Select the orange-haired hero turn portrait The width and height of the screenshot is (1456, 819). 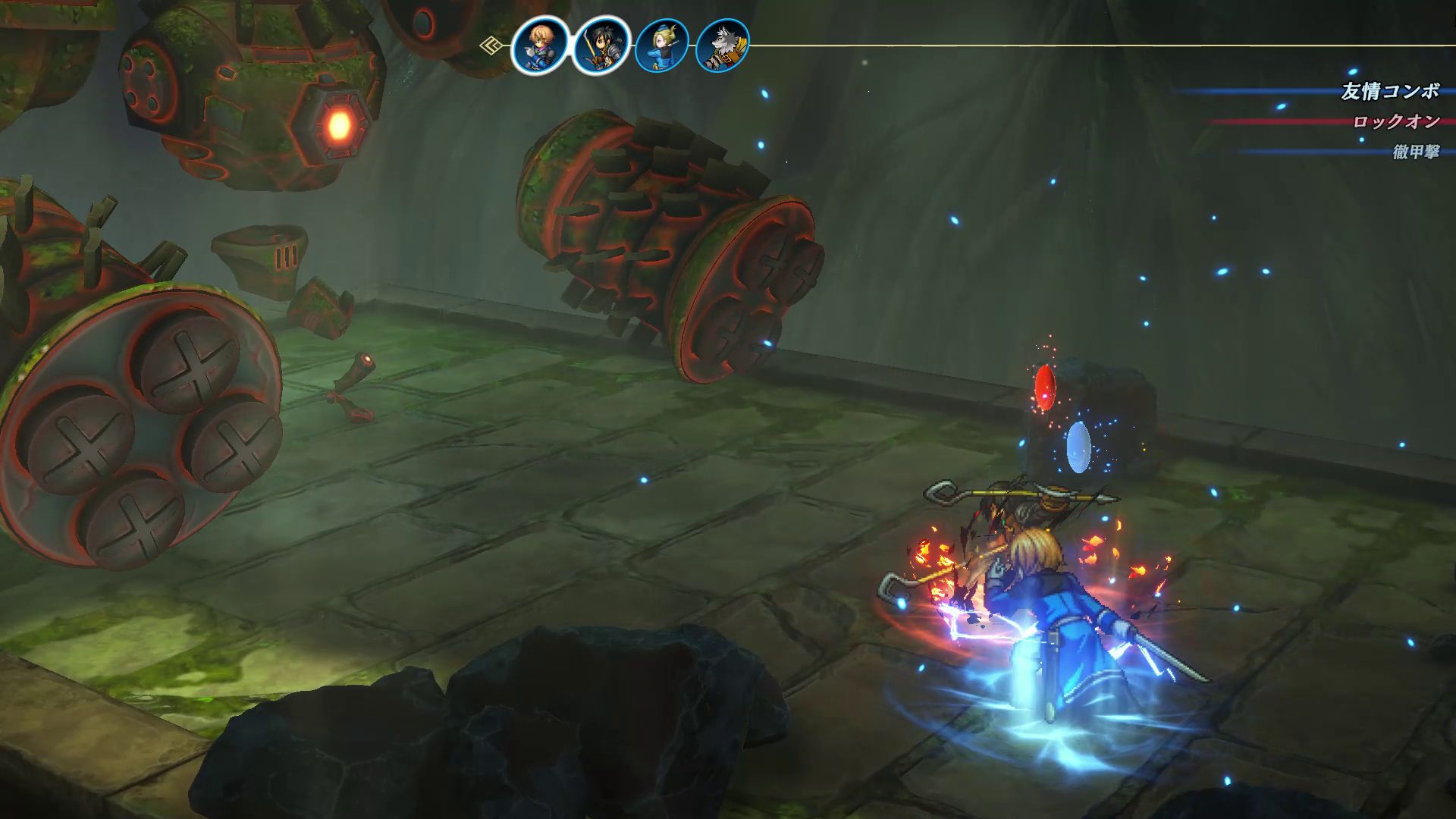[540, 45]
